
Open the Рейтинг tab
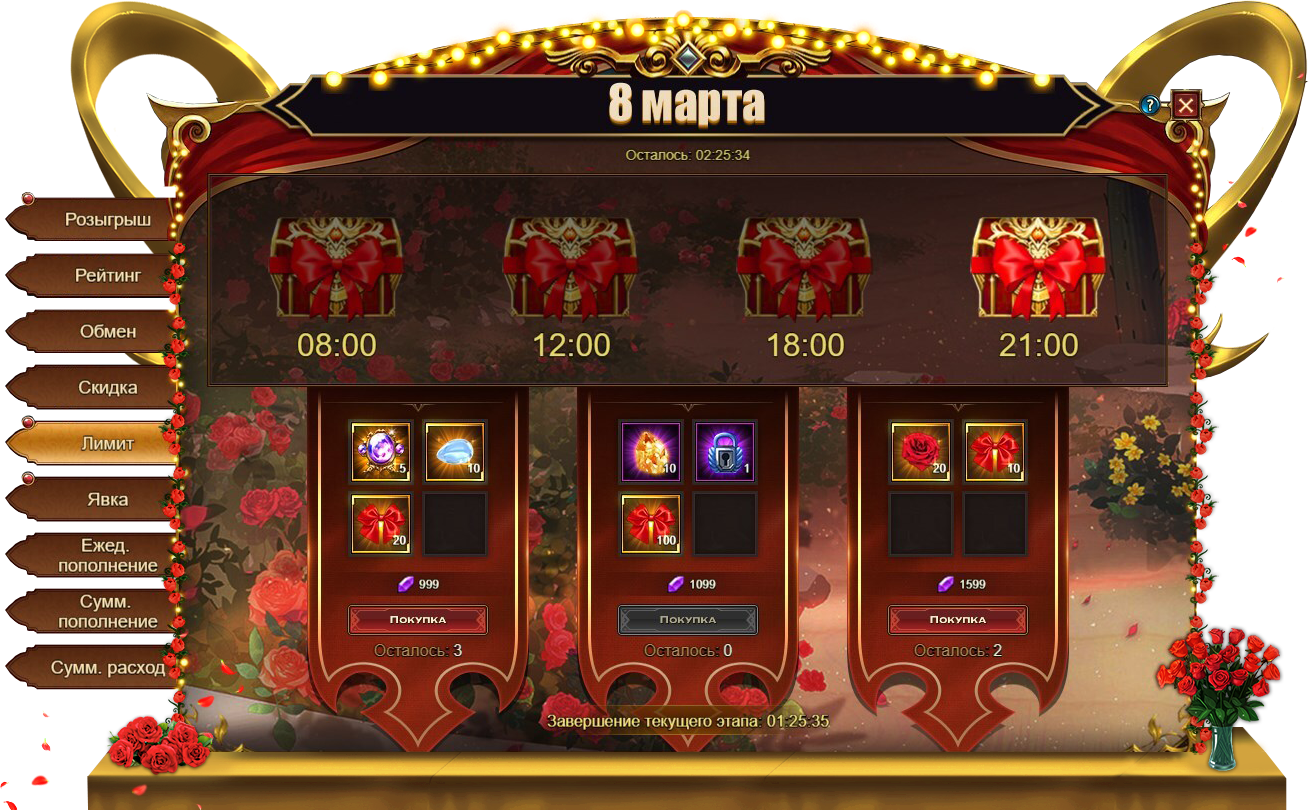[106, 275]
